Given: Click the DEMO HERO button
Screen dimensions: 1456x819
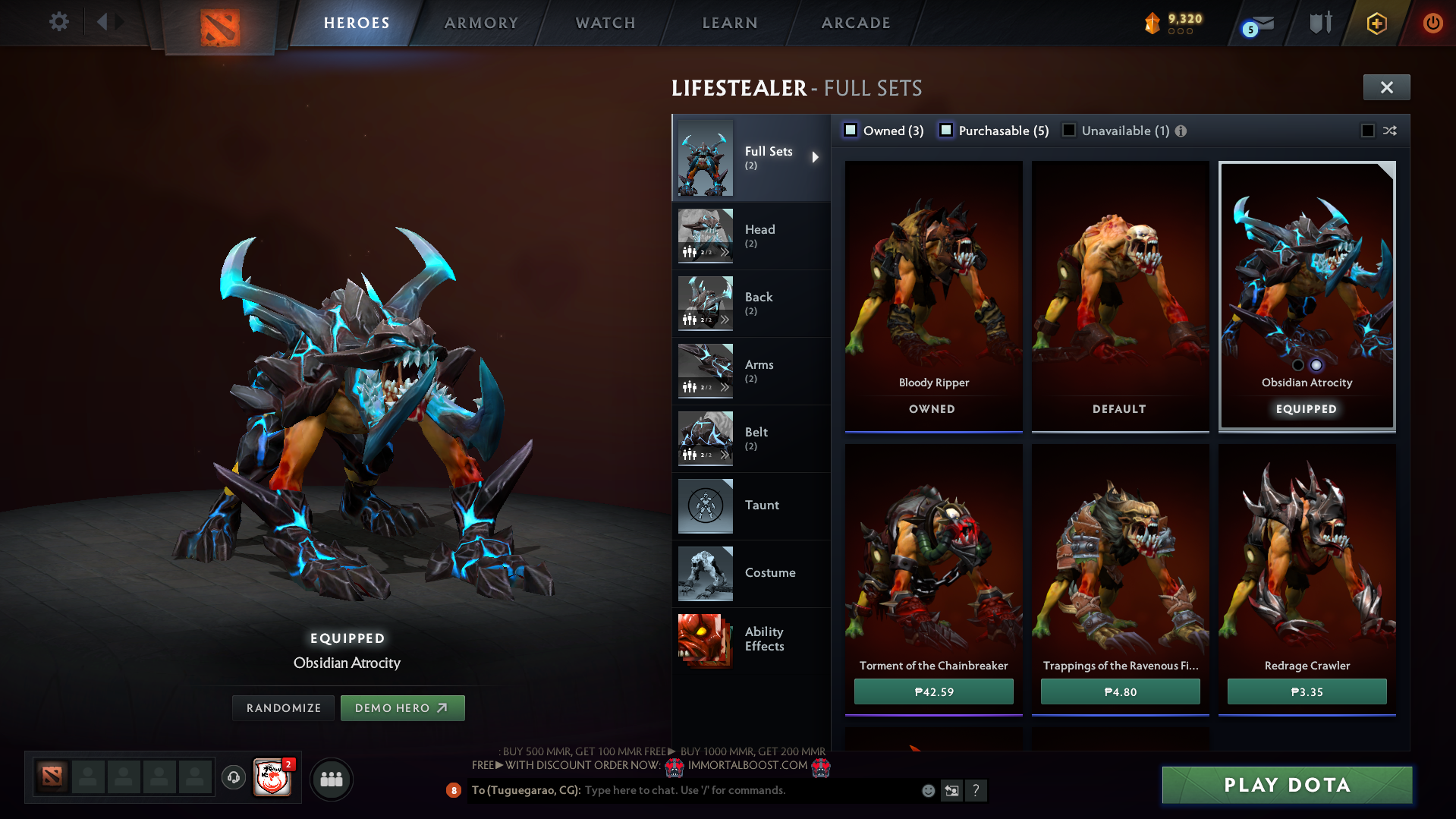Looking at the screenshot, I should pos(402,707).
